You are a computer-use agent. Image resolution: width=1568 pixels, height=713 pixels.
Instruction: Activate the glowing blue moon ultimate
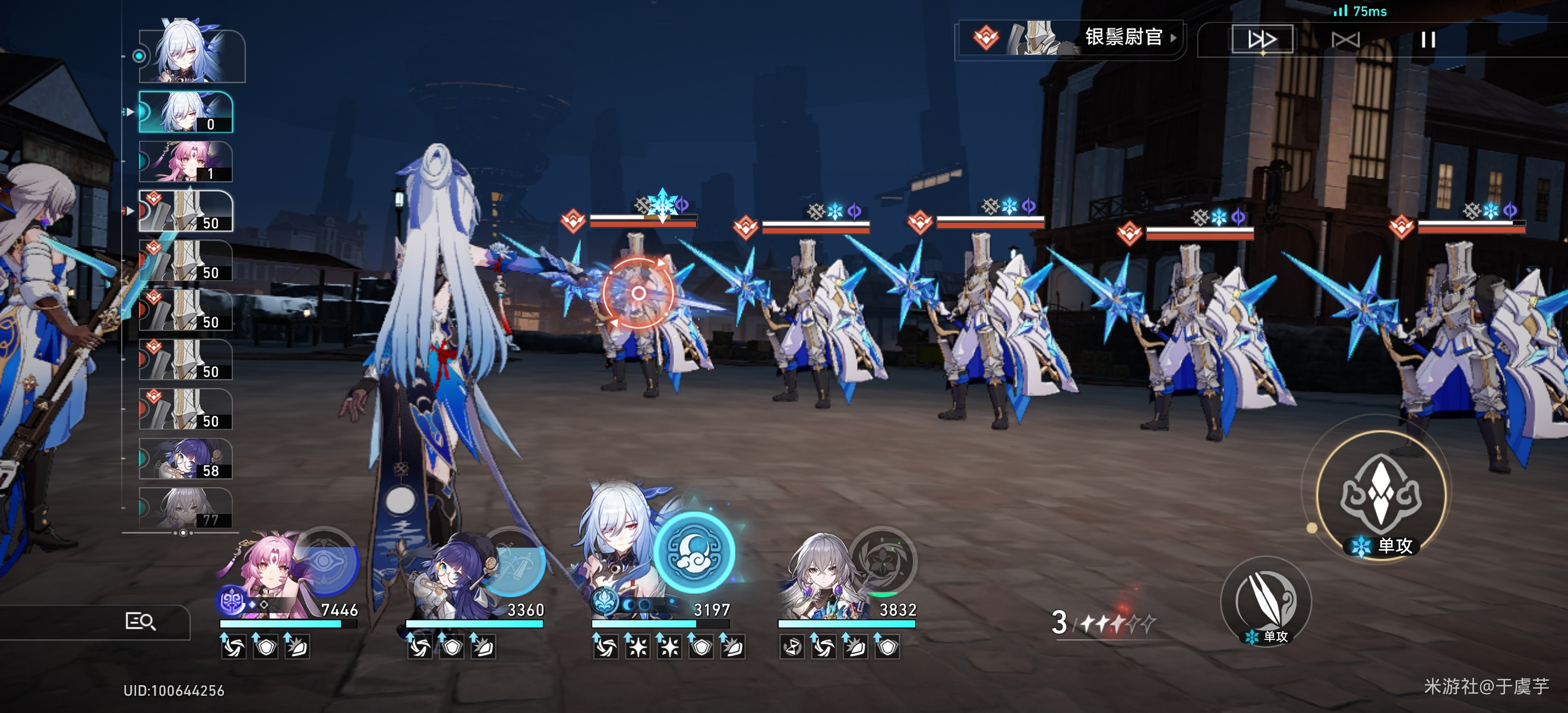coord(694,552)
